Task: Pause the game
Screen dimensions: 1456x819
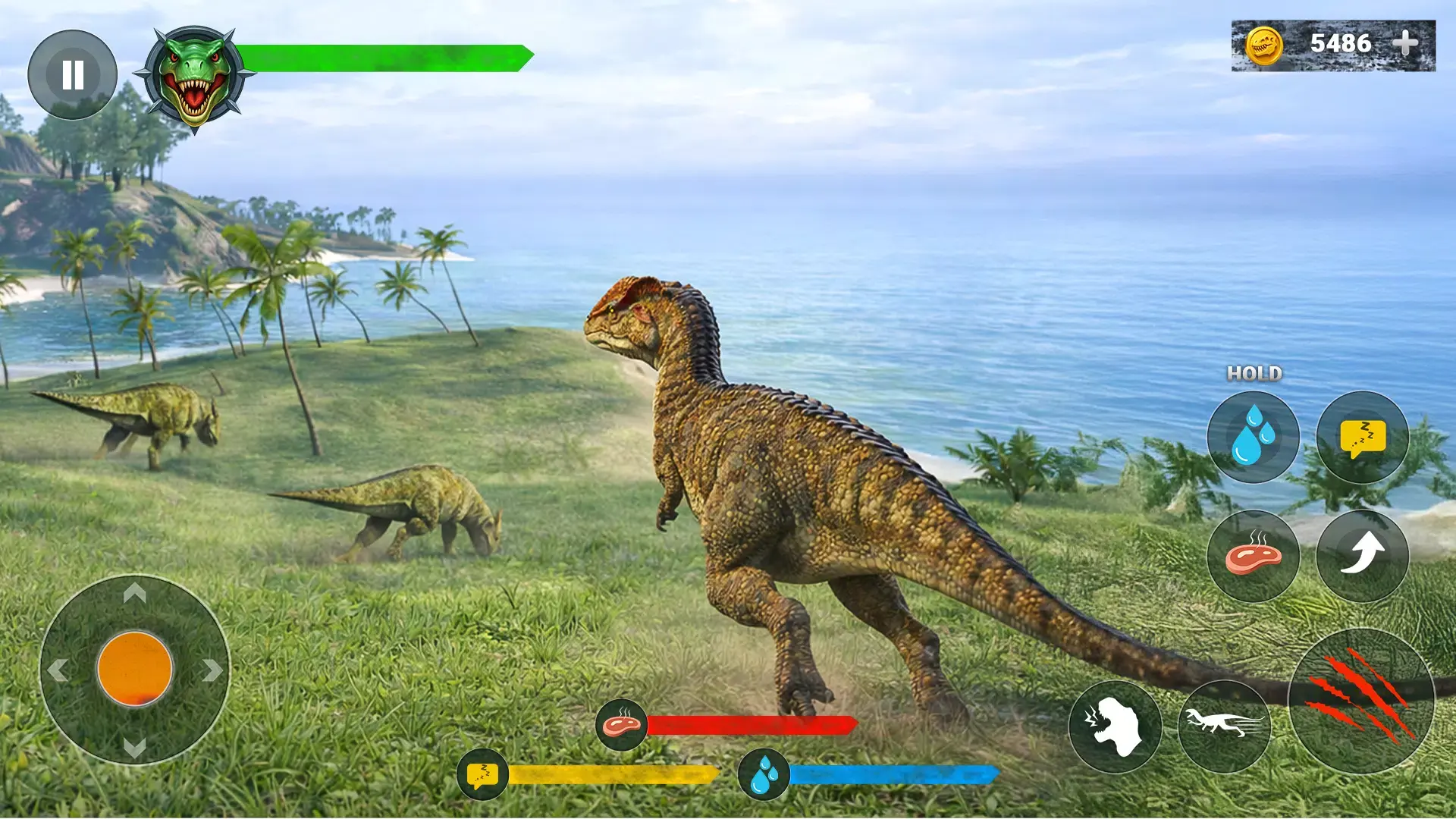Action: 73,75
